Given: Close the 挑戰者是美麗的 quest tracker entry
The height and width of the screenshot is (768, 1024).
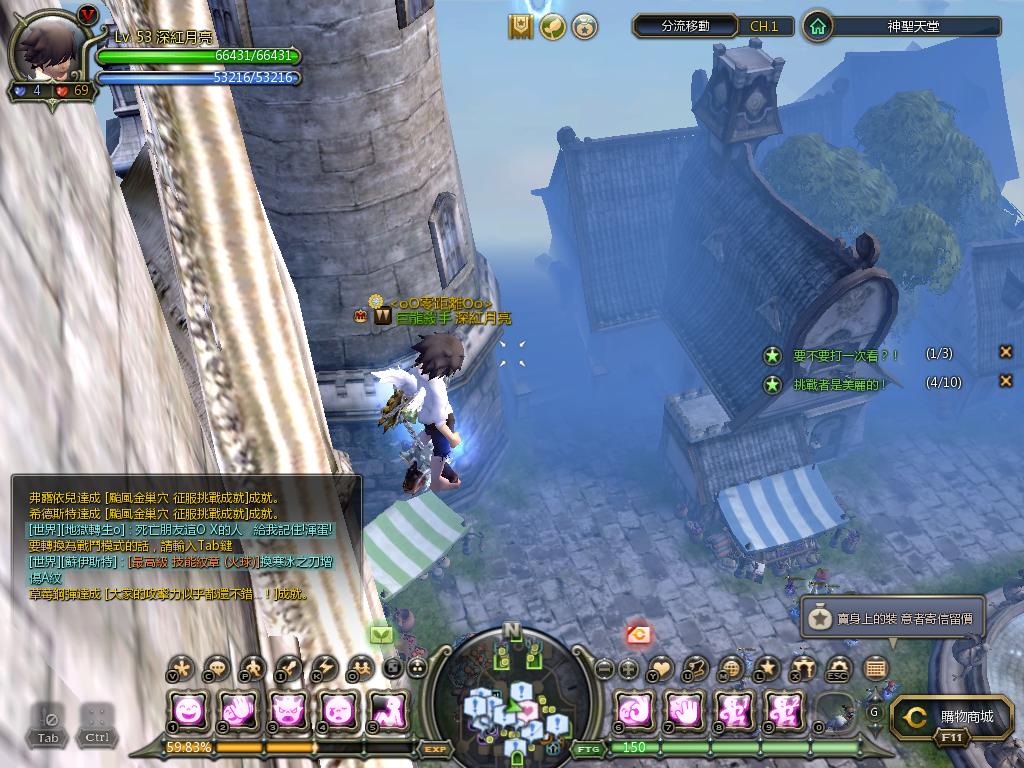Looking at the screenshot, I should pos(1006,381).
